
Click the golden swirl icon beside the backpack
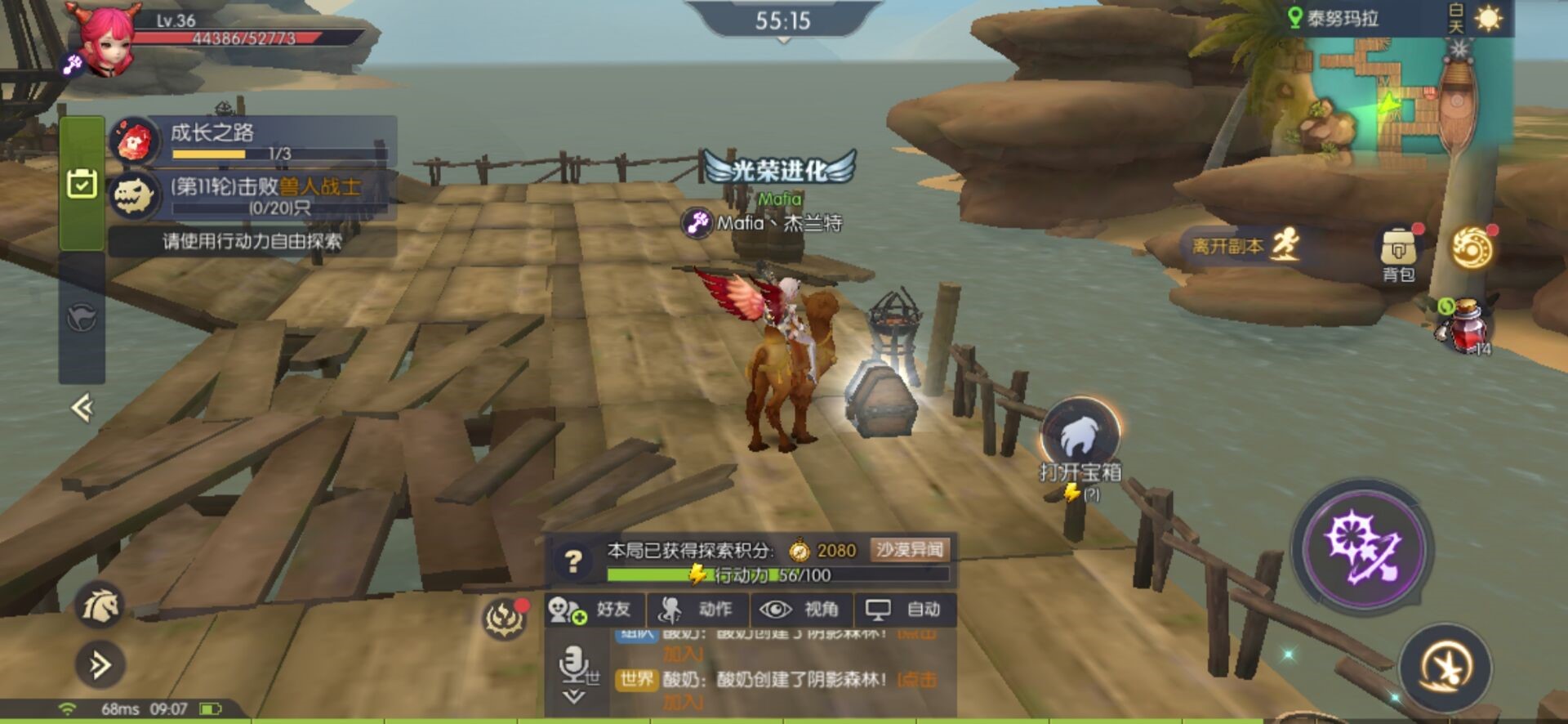1471,248
